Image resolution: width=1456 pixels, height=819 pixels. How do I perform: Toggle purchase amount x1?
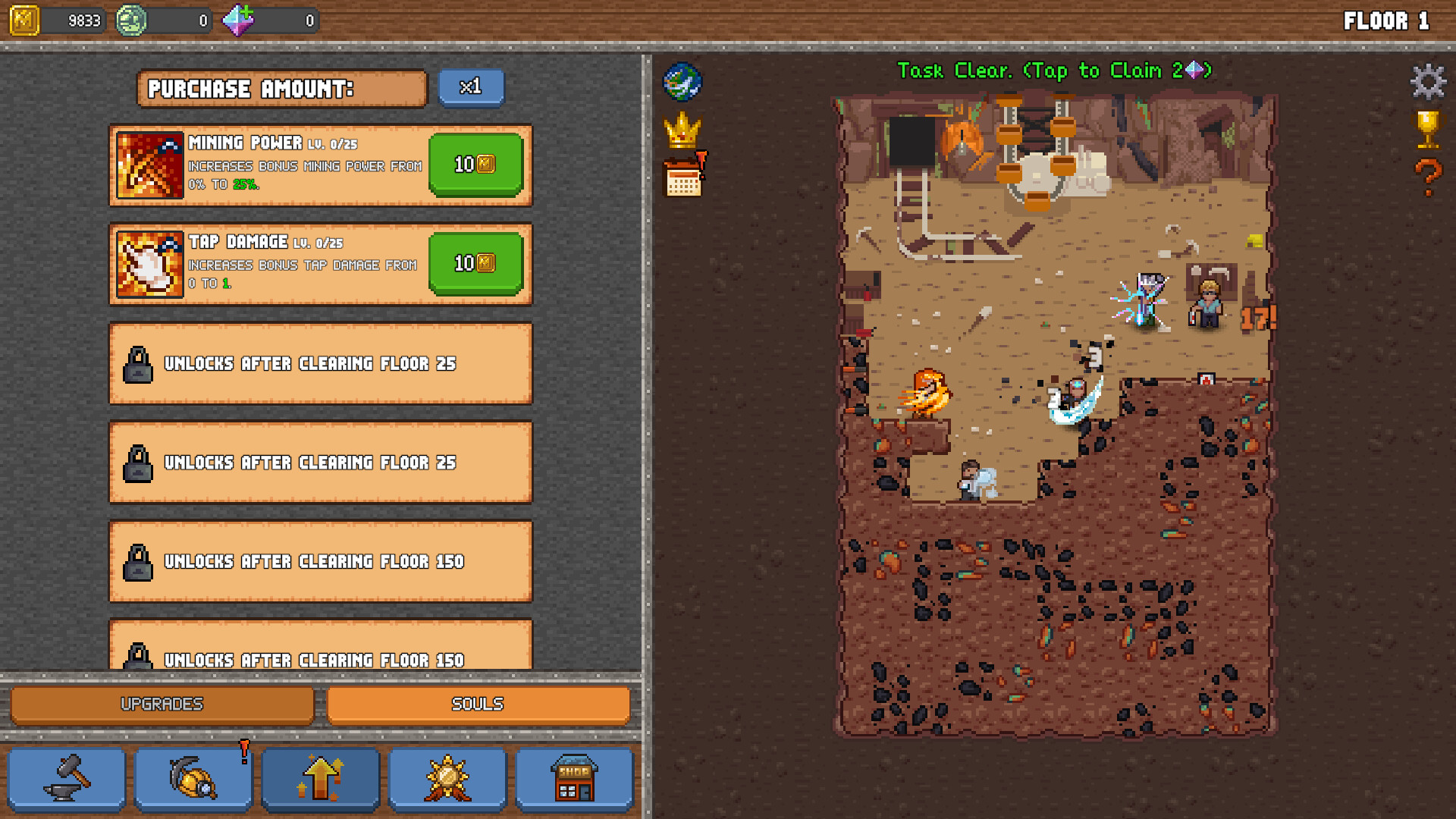tap(471, 86)
